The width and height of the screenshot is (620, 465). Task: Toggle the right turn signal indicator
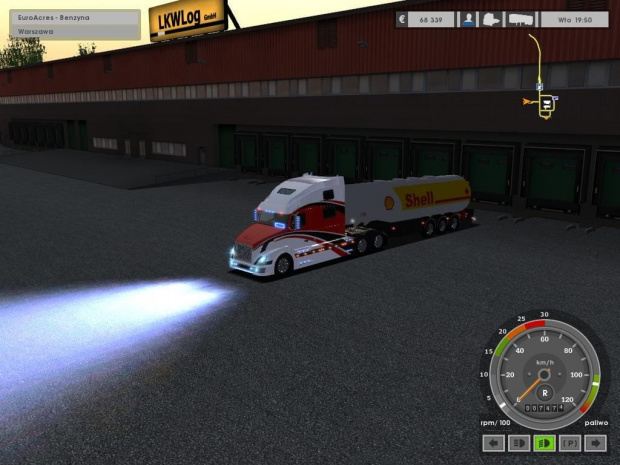[x=597, y=443]
